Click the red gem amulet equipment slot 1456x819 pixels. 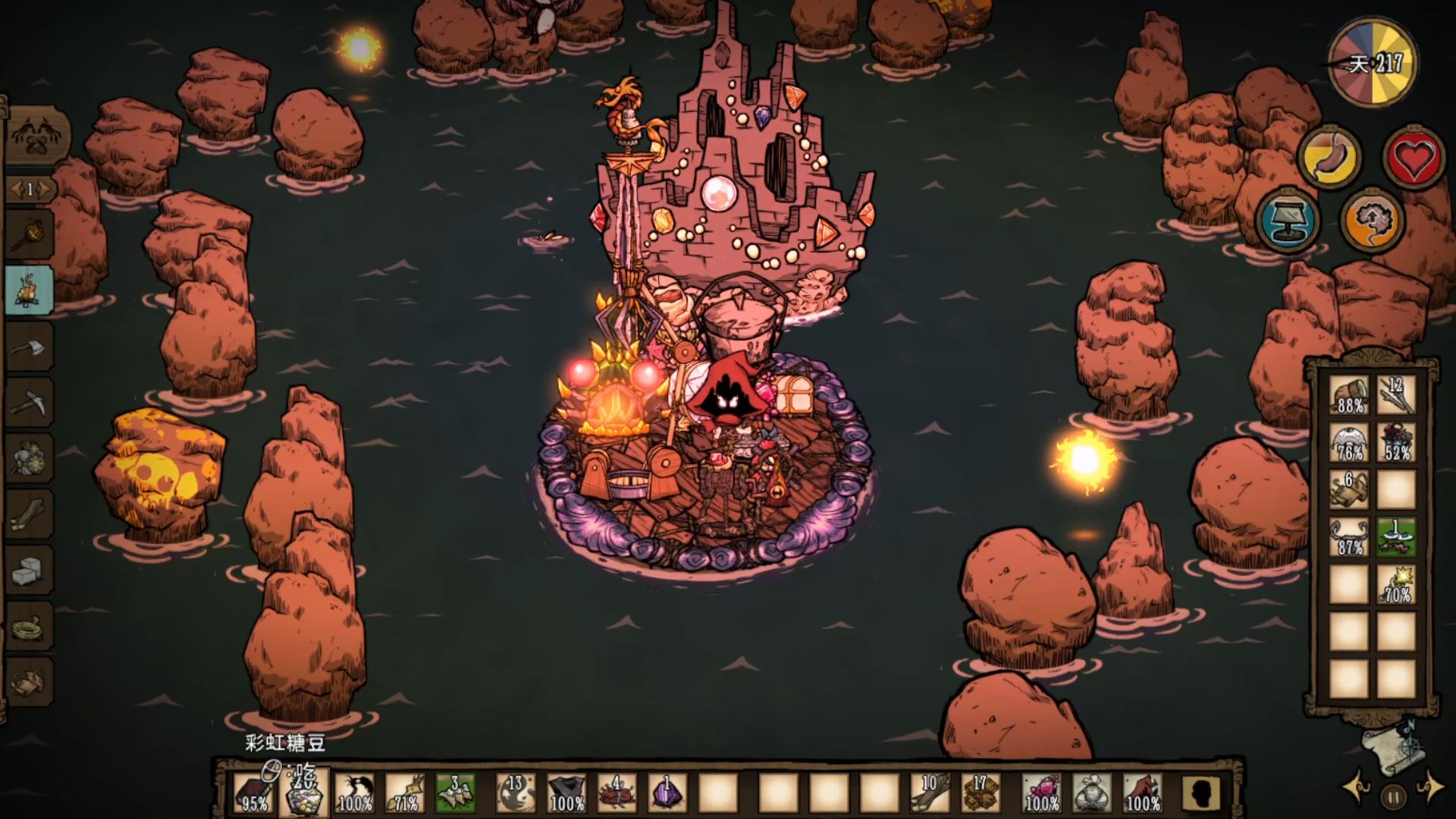(x=1041, y=793)
